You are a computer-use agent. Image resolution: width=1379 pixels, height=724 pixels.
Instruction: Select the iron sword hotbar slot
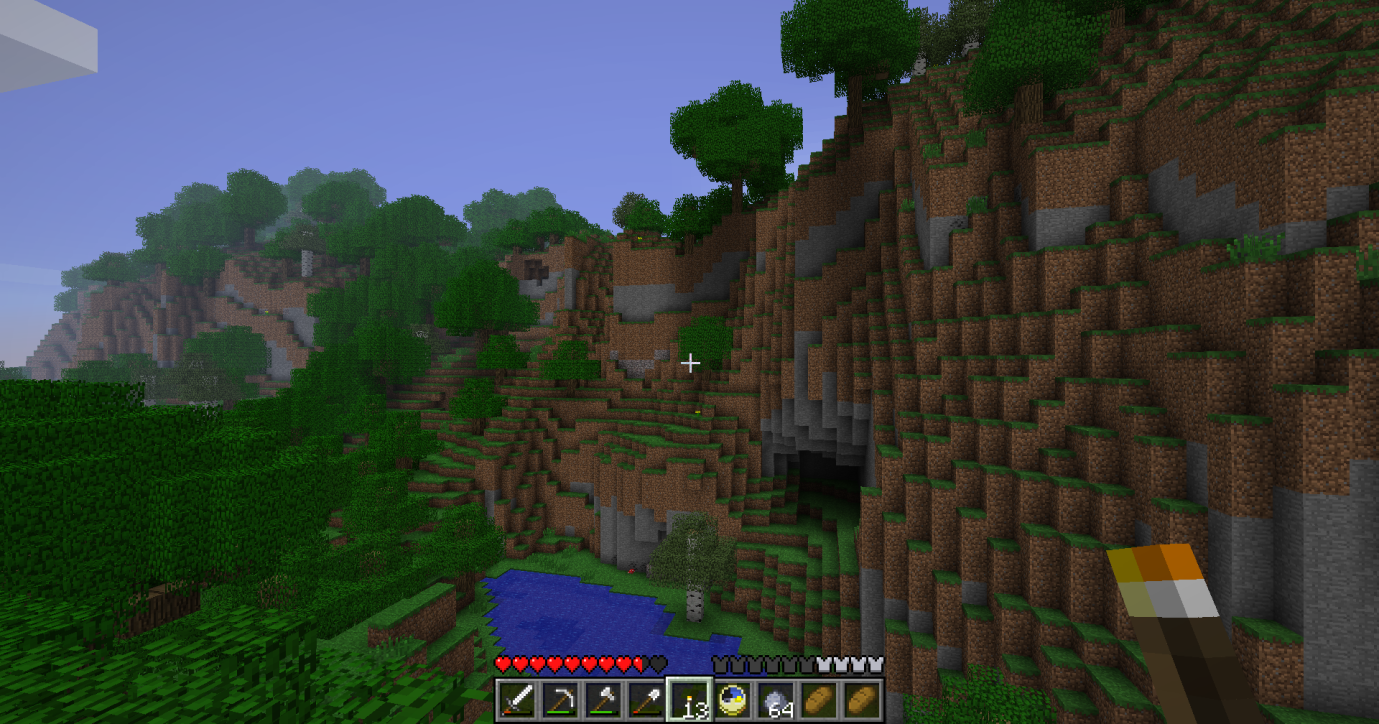pos(518,700)
